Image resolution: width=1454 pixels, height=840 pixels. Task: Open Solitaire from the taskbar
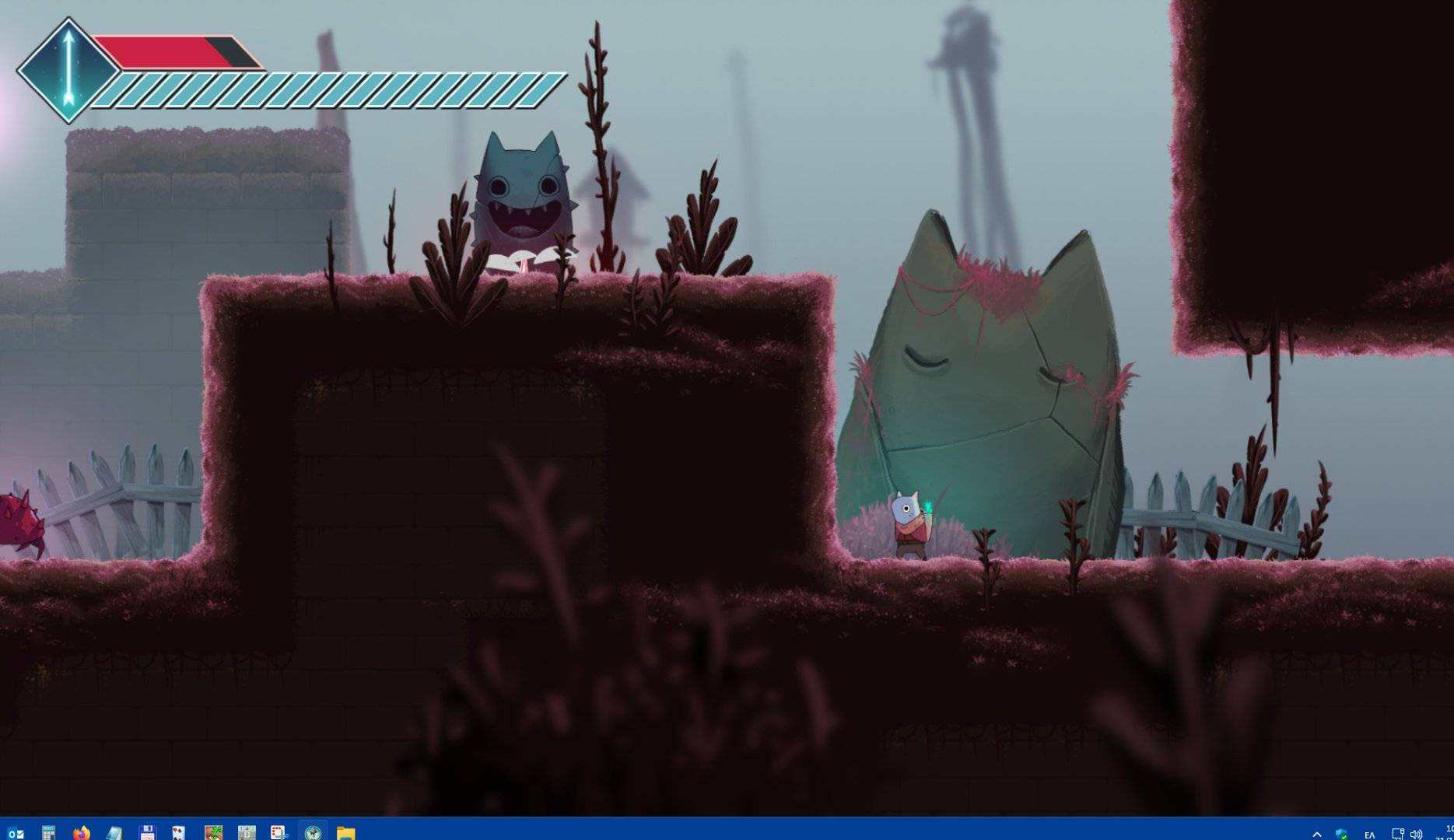point(177,831)
